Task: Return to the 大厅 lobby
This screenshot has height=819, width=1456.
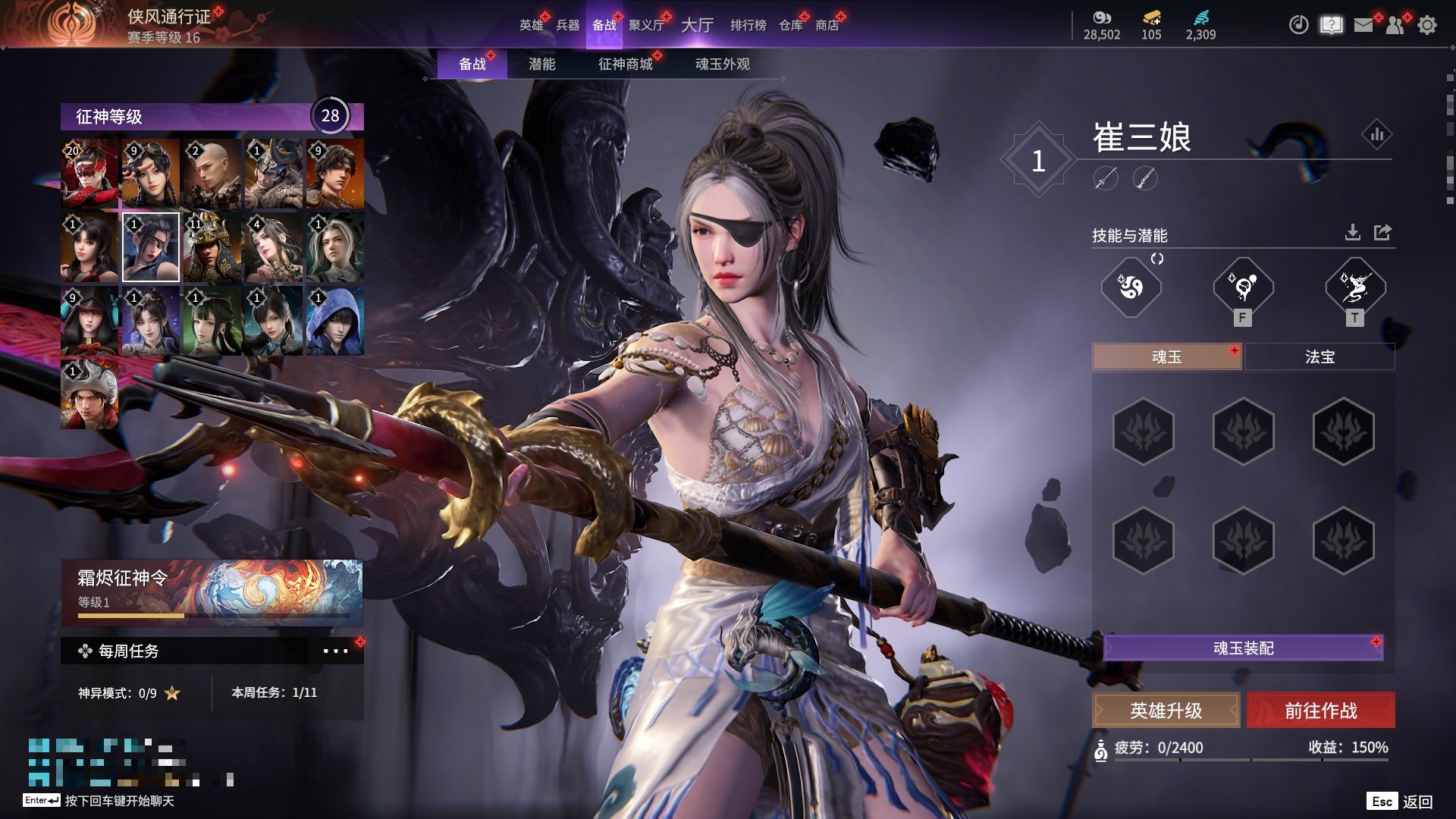Action: point(697,25)
